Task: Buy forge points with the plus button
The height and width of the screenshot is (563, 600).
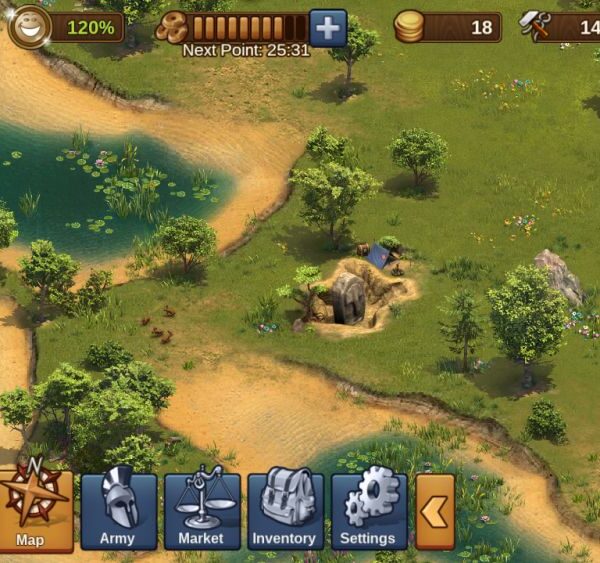Action: [x=328, y=27]
